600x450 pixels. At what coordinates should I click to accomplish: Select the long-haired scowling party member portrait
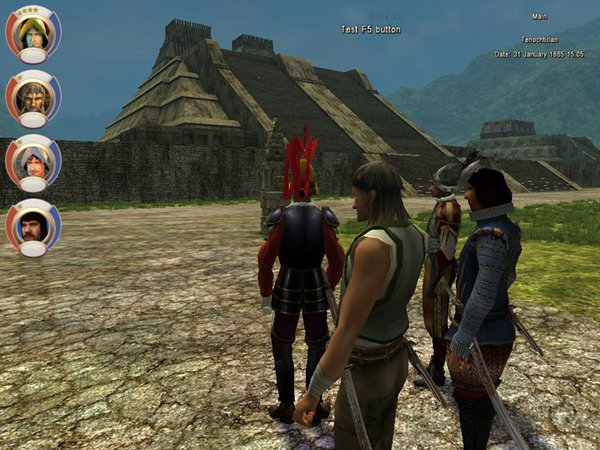32,96
